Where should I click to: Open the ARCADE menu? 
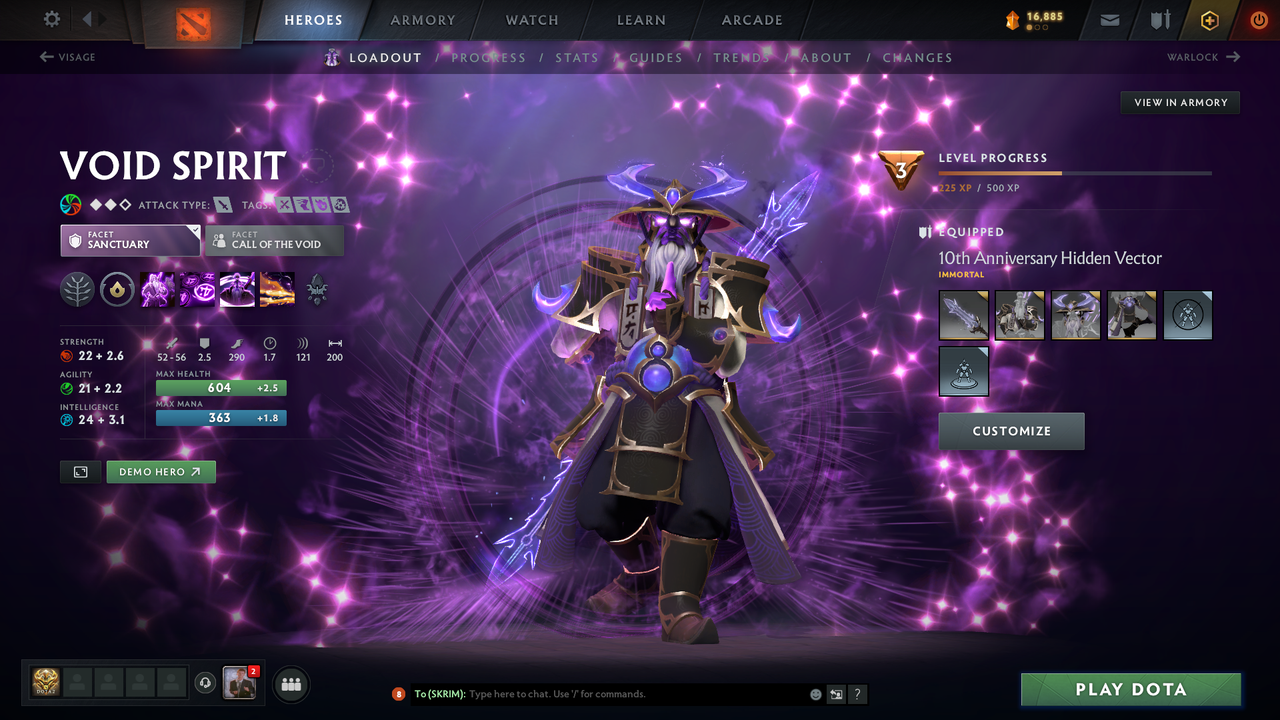click(751, 20)
